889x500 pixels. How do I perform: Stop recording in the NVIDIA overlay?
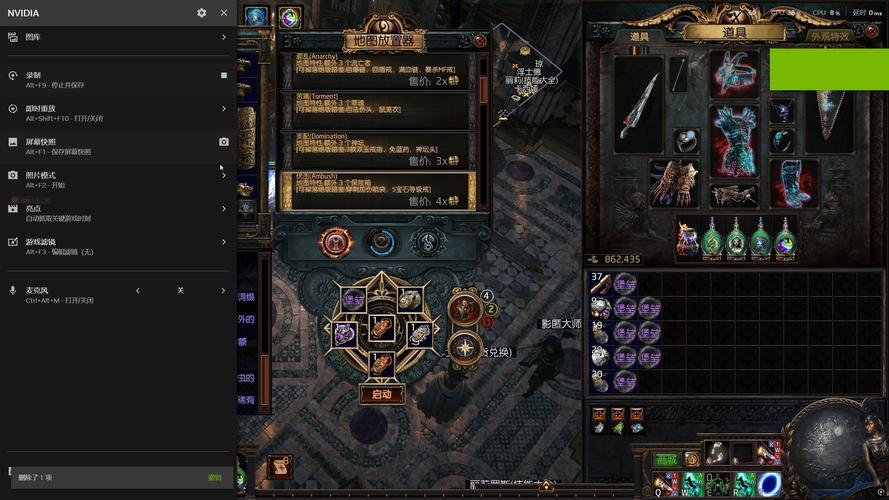[224, 75]
